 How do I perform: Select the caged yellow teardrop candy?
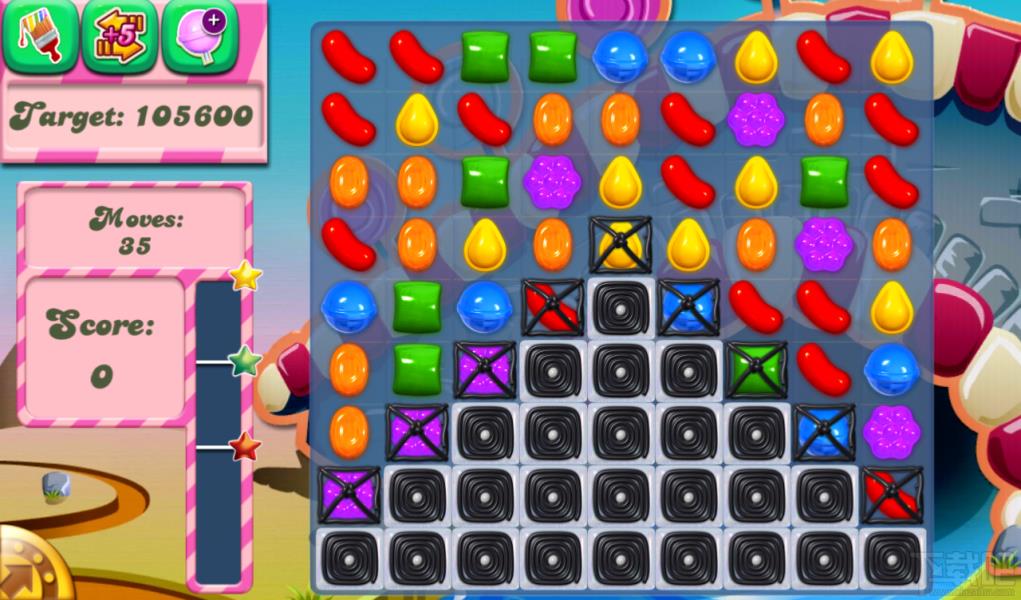coord(620,245)
